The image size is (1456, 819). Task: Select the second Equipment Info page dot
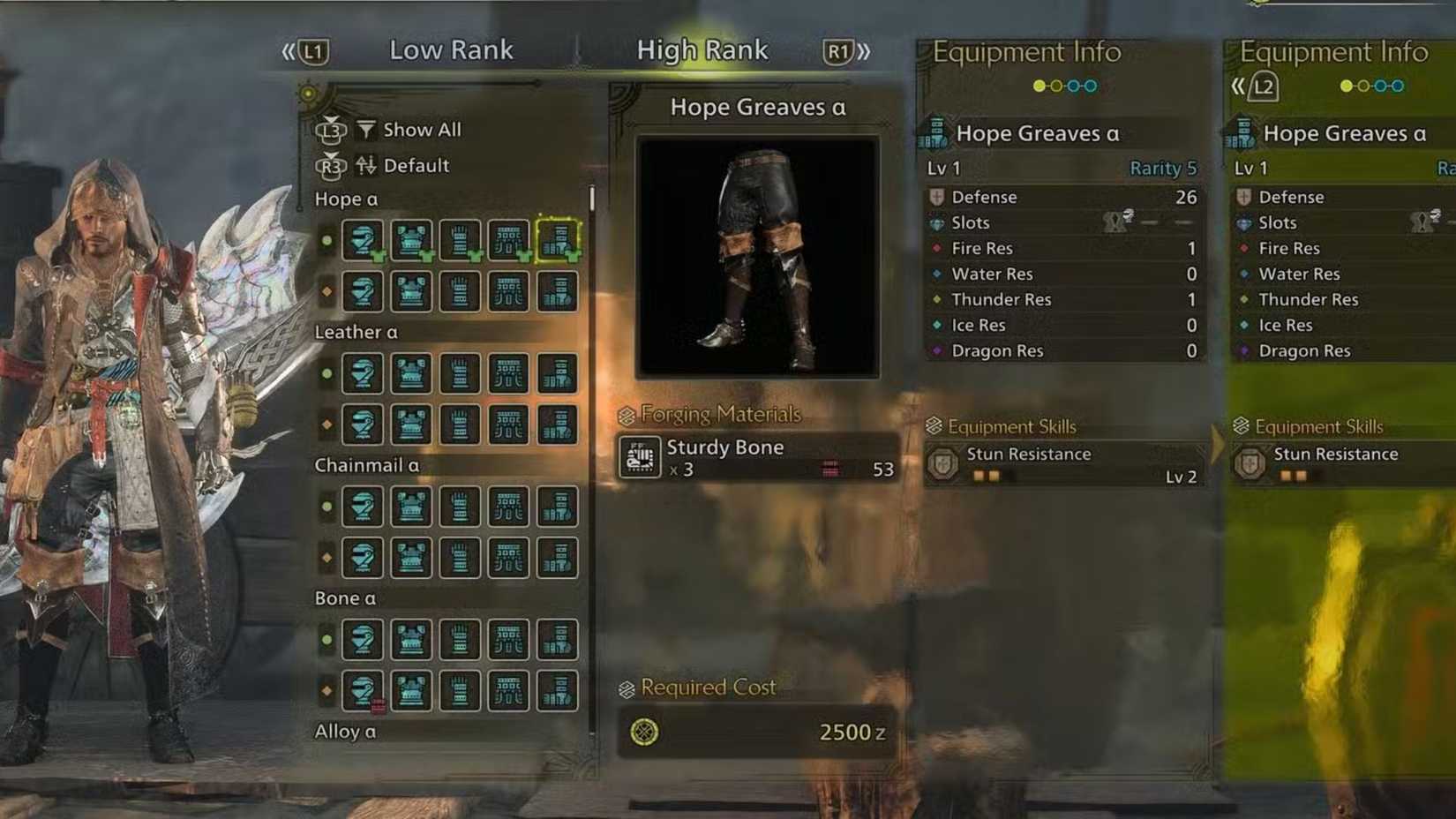pyautogui.click(x=1056, y=85)
